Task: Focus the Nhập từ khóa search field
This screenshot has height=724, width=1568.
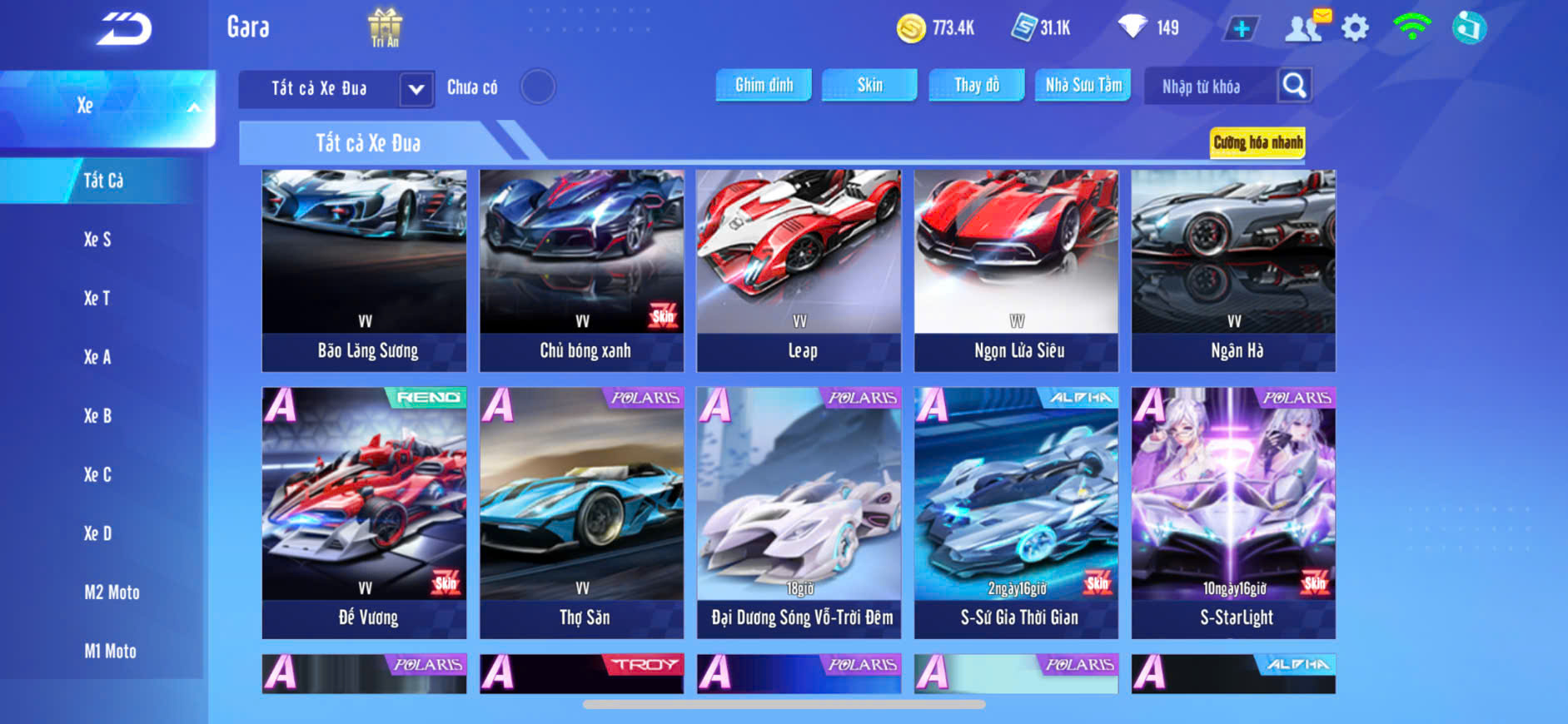Action: (x=1210, y=87)
